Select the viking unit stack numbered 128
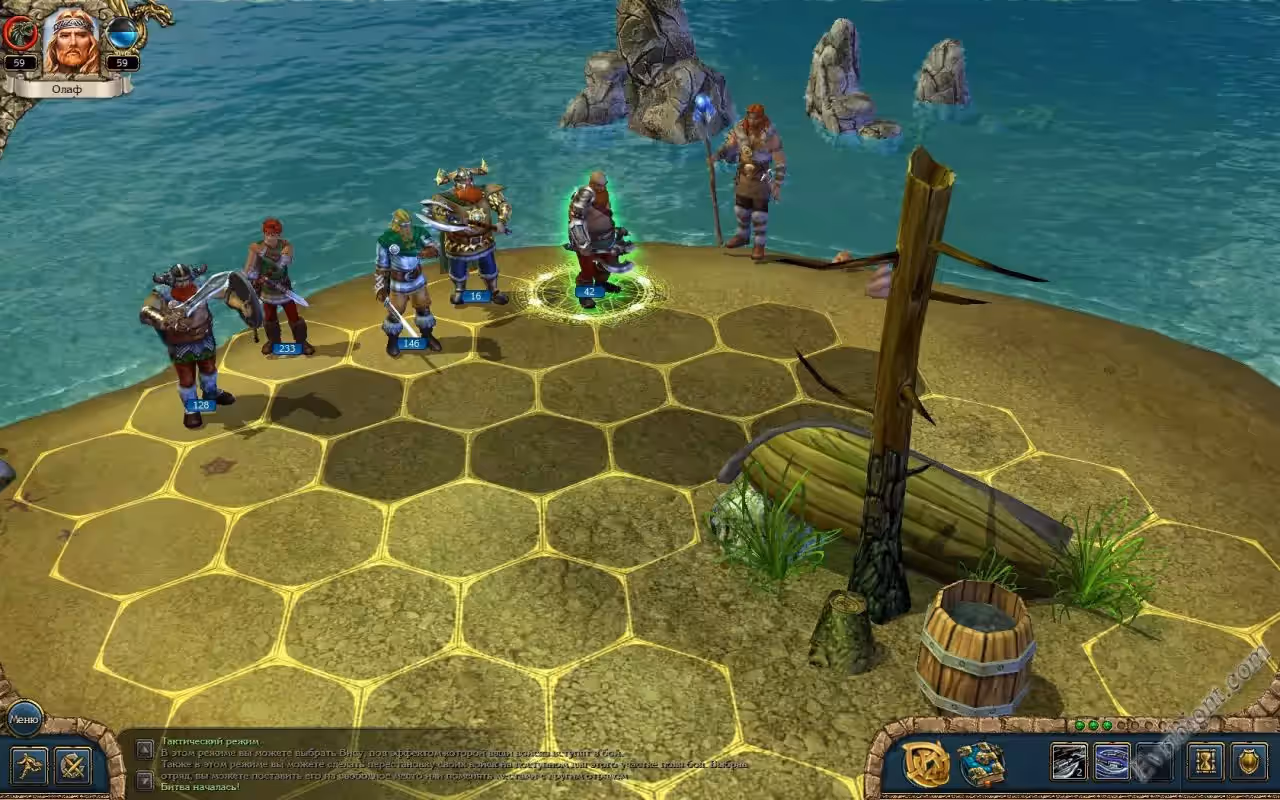 coord(190,340)
